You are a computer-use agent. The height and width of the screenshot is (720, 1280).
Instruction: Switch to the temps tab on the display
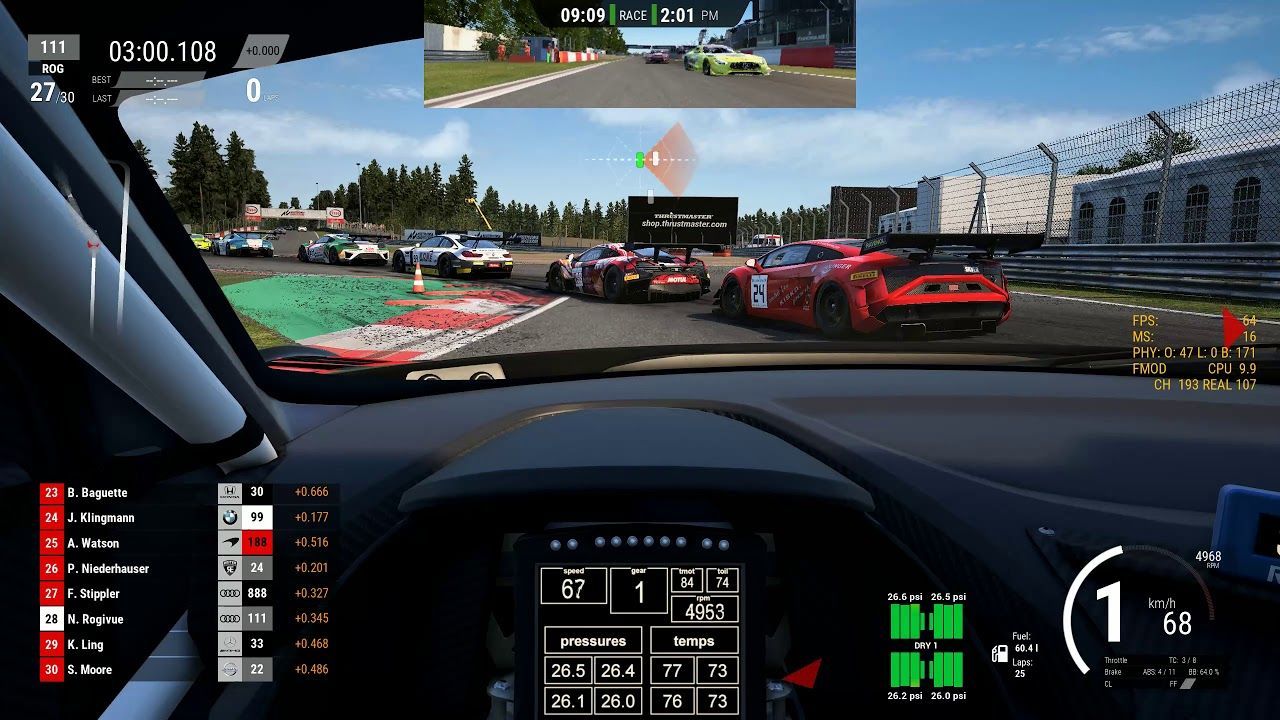[694, 641]
